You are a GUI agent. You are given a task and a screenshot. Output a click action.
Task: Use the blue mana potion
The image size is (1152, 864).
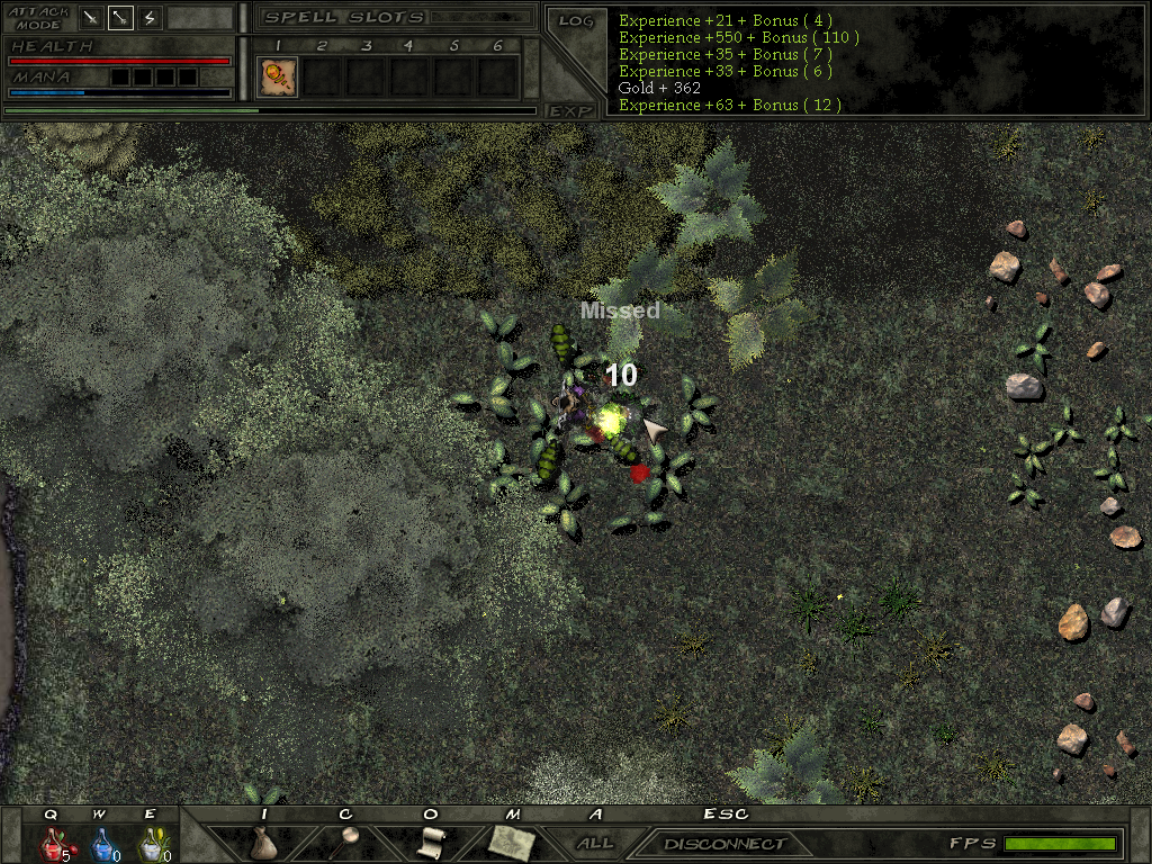[x=101, y=845]
